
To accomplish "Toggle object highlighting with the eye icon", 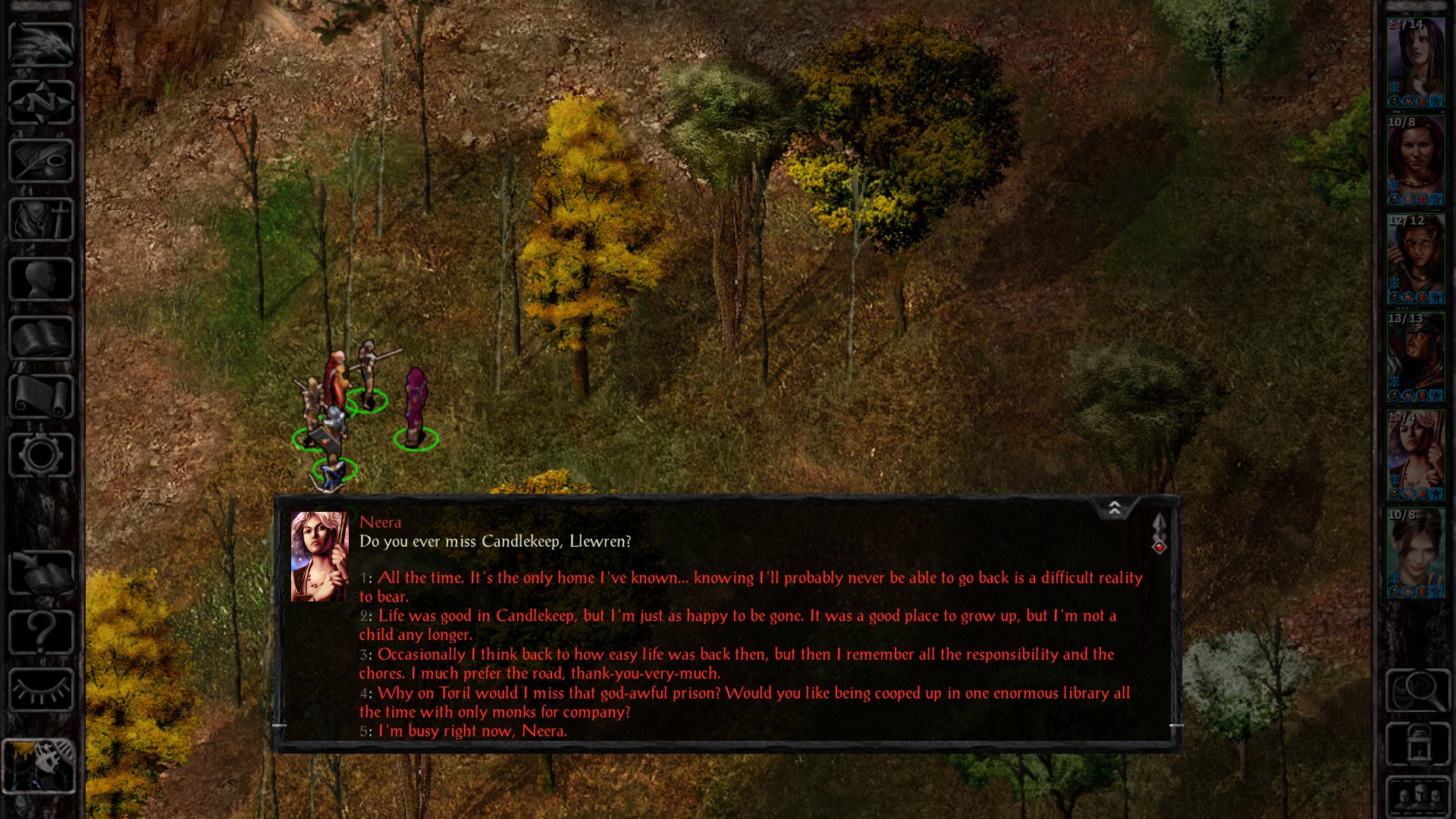I will [42, 690].
